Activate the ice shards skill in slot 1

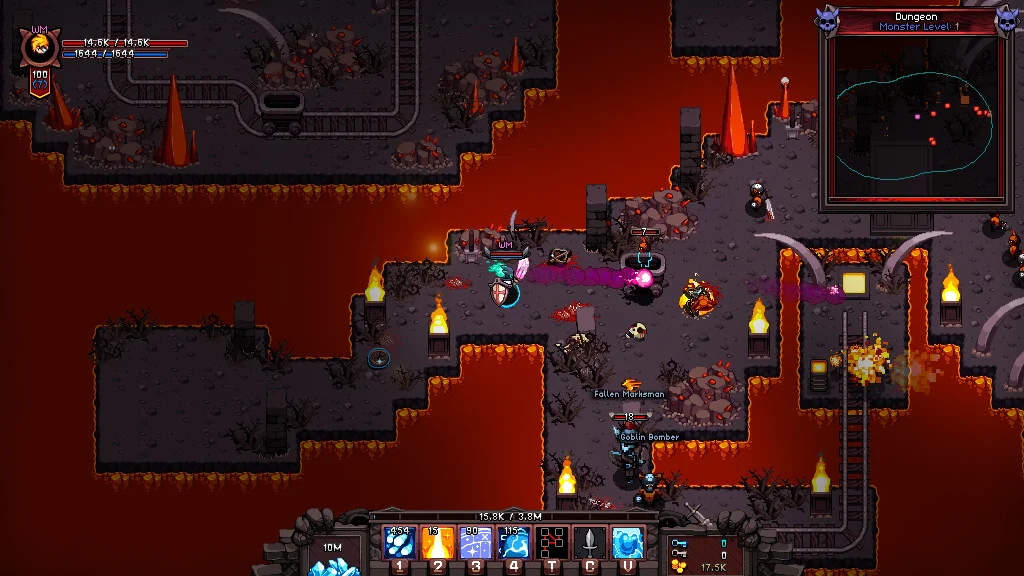400,543
